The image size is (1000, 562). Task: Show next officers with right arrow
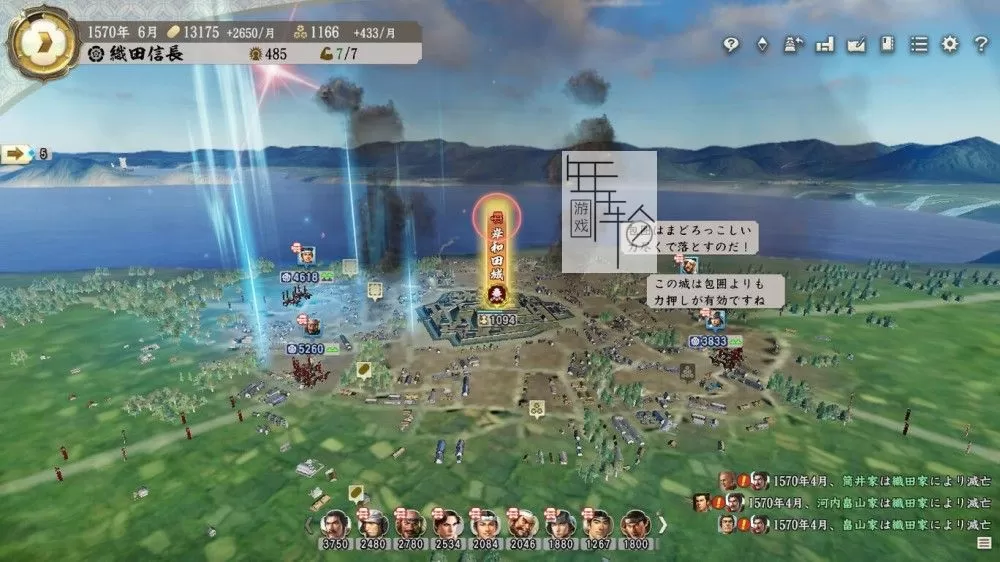point(662,524)
